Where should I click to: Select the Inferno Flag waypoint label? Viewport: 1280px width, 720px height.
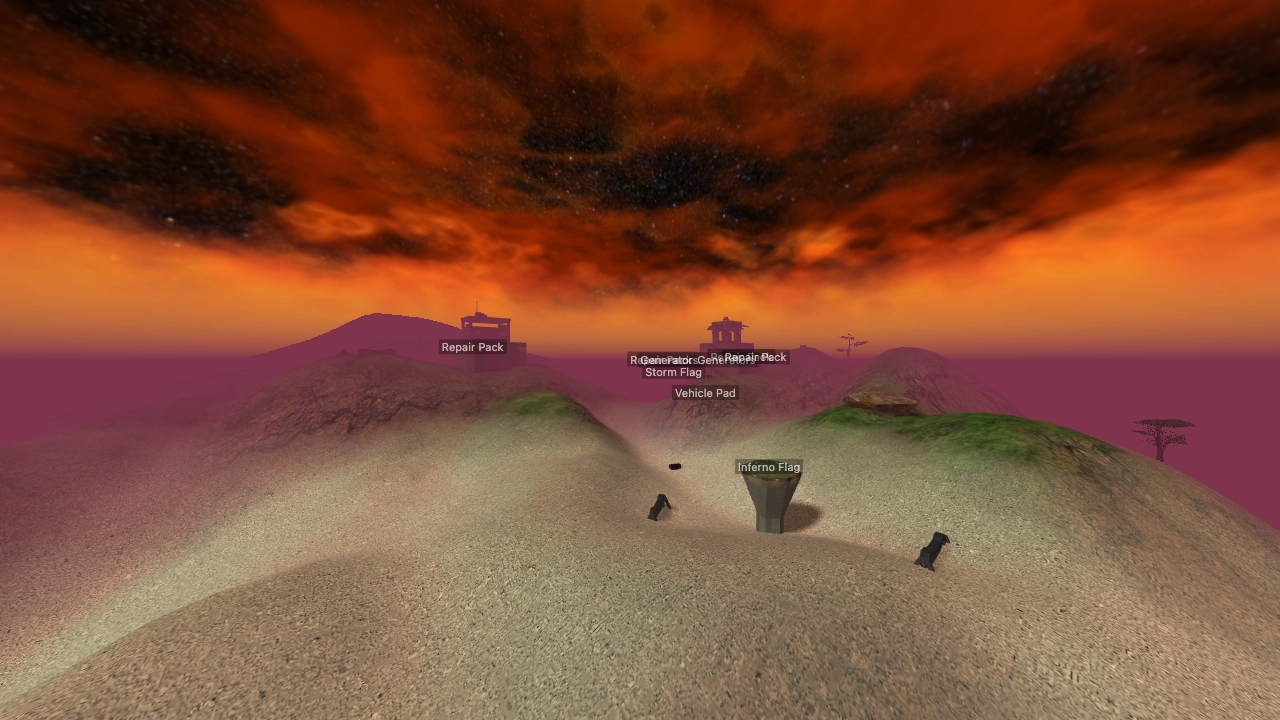(x=769, y=467)
